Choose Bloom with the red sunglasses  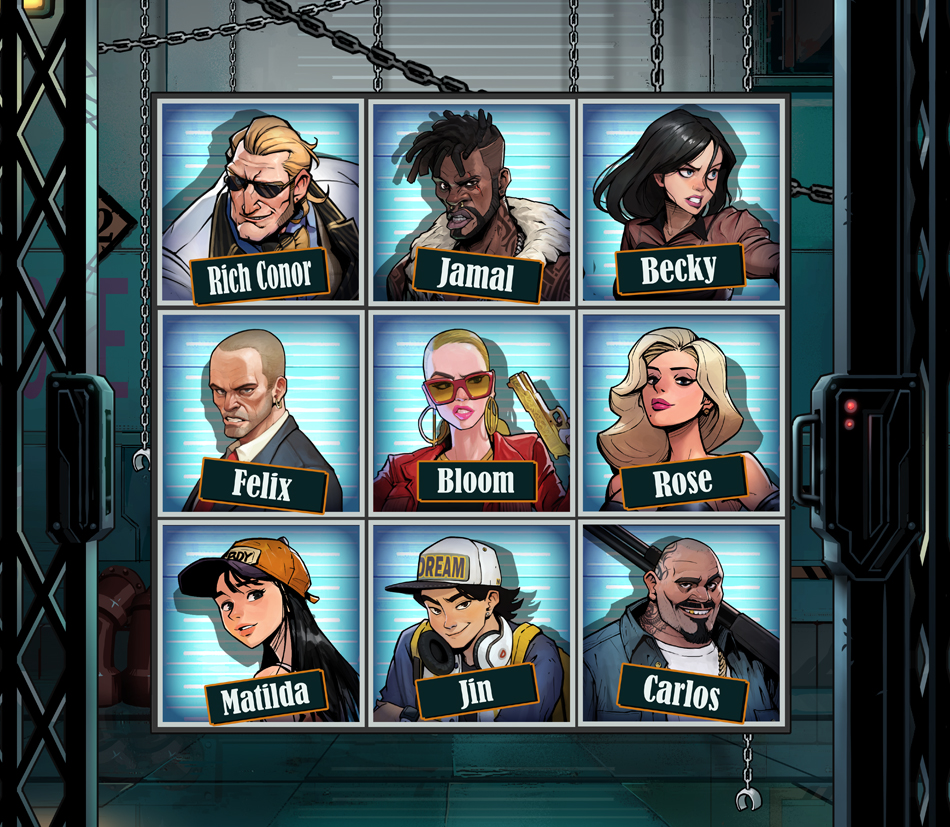[471, 412]
